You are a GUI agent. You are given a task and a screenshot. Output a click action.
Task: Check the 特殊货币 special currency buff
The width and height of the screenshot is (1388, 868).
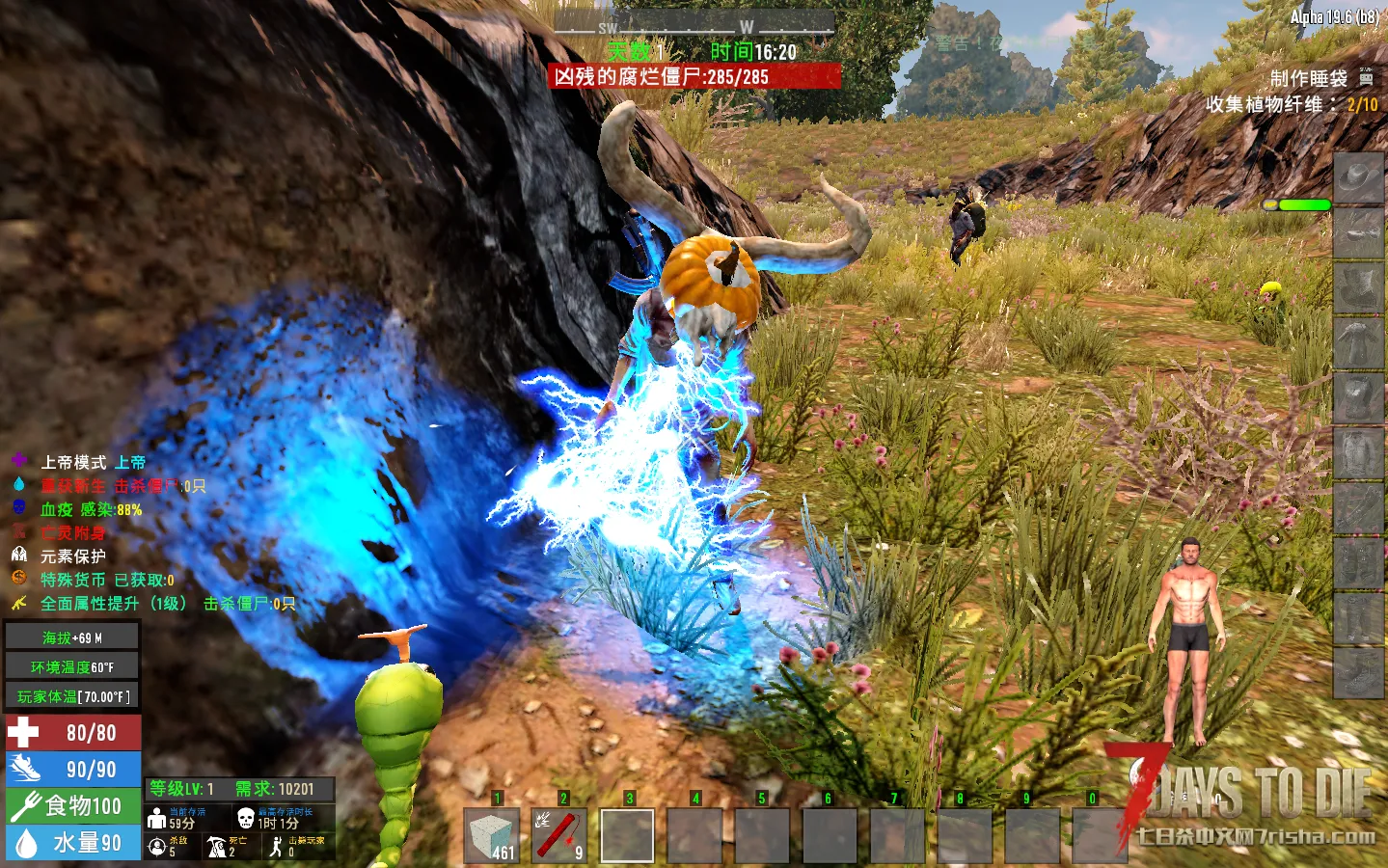pyautogui.click(x=106, y=580)
